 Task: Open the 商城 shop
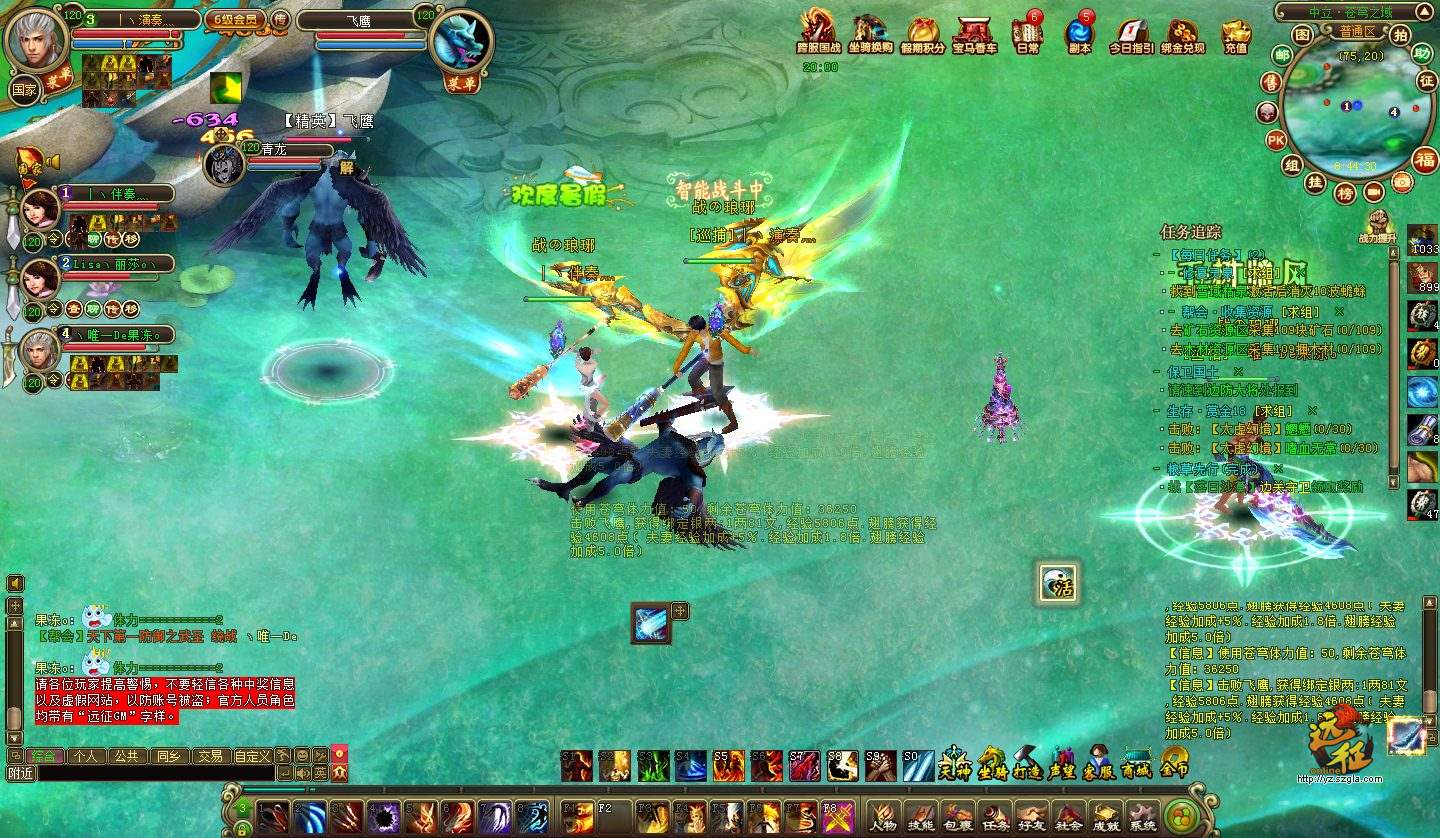coord(1136,765)
